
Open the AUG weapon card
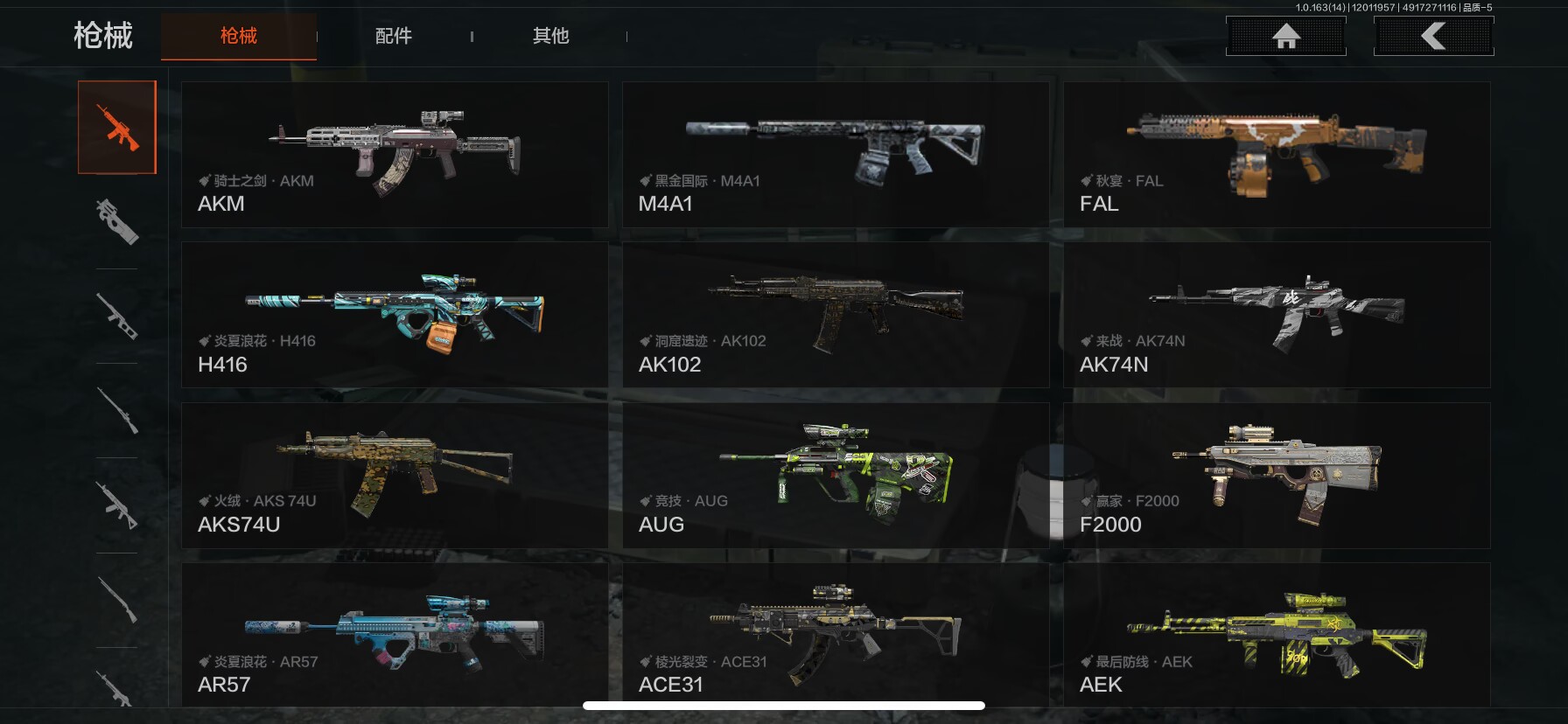pyautogui.click(x=836, y=476)
